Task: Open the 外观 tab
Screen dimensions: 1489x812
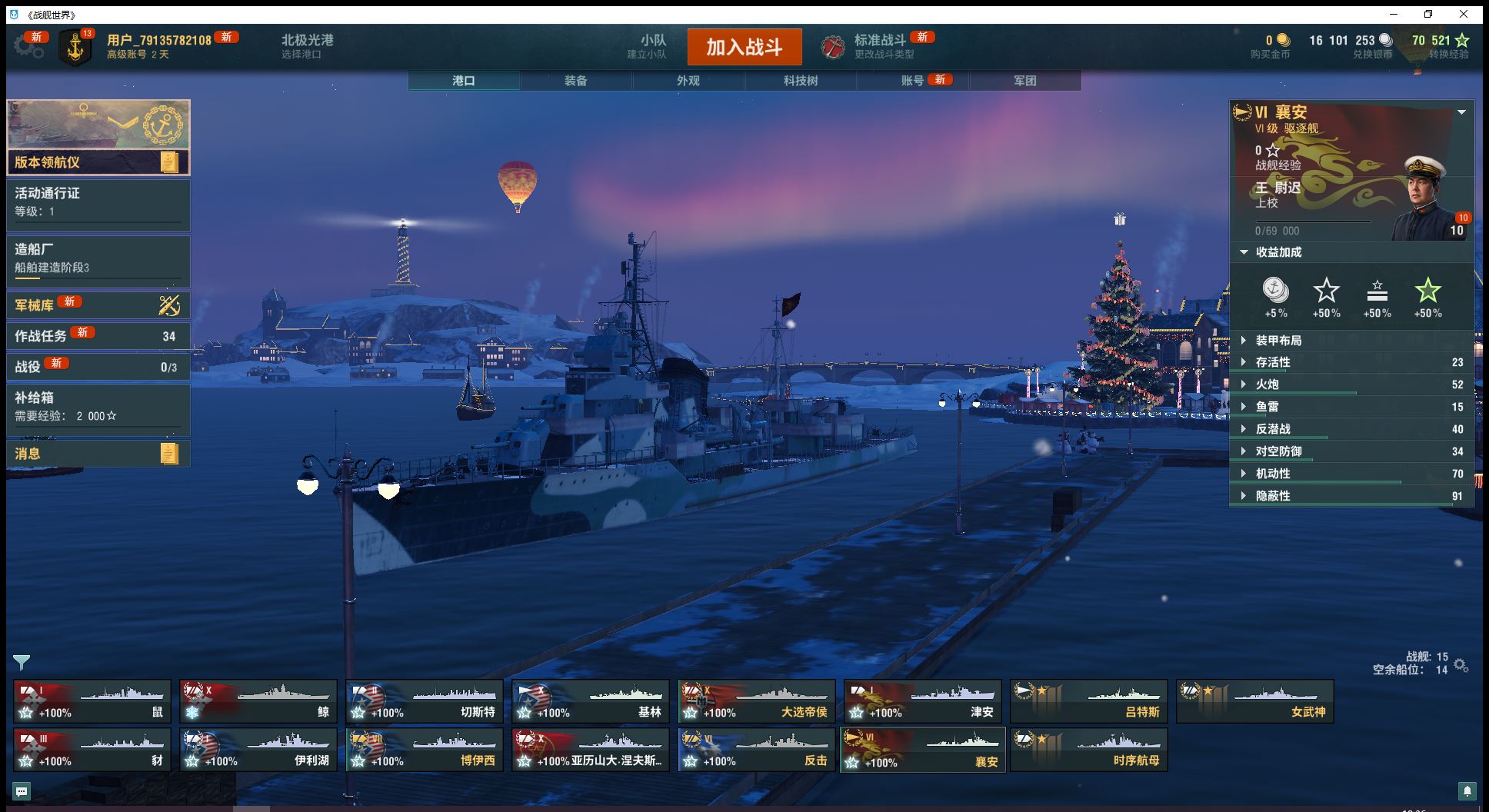Action: click(x=688, y=81)
